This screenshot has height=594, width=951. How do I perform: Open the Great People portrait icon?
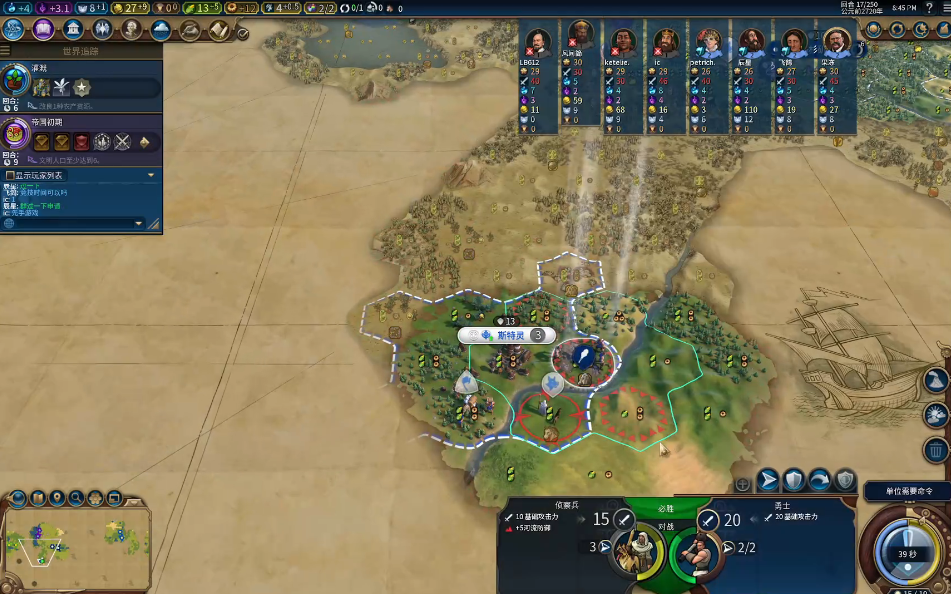131,30
